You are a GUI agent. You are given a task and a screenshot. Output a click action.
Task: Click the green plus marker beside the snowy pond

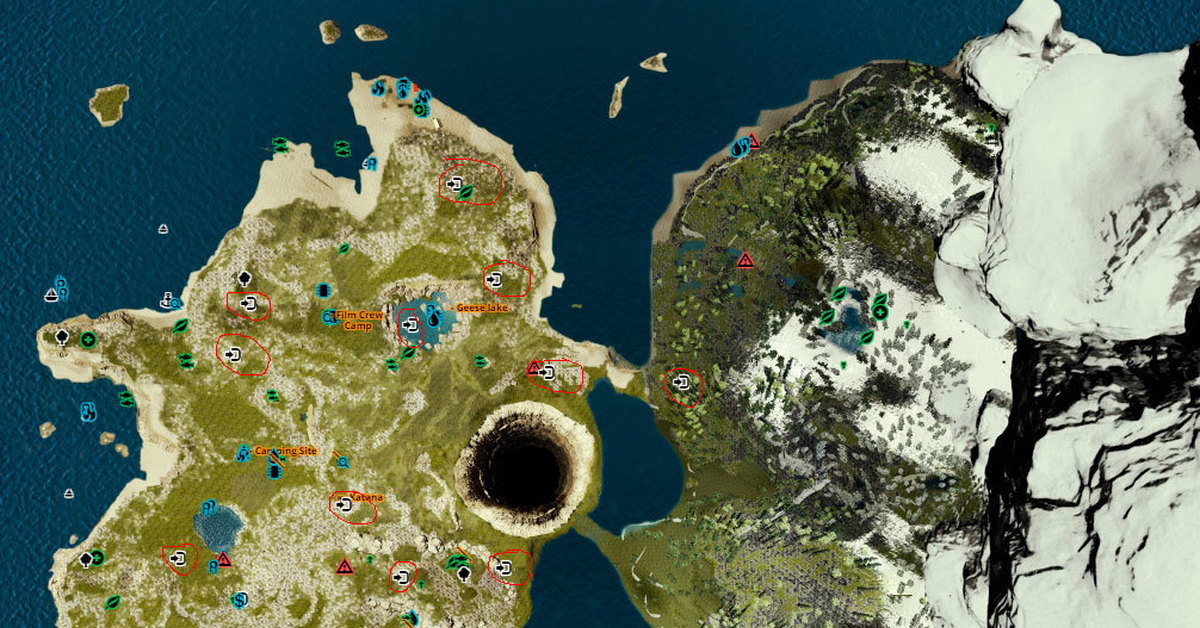(880, 312)
